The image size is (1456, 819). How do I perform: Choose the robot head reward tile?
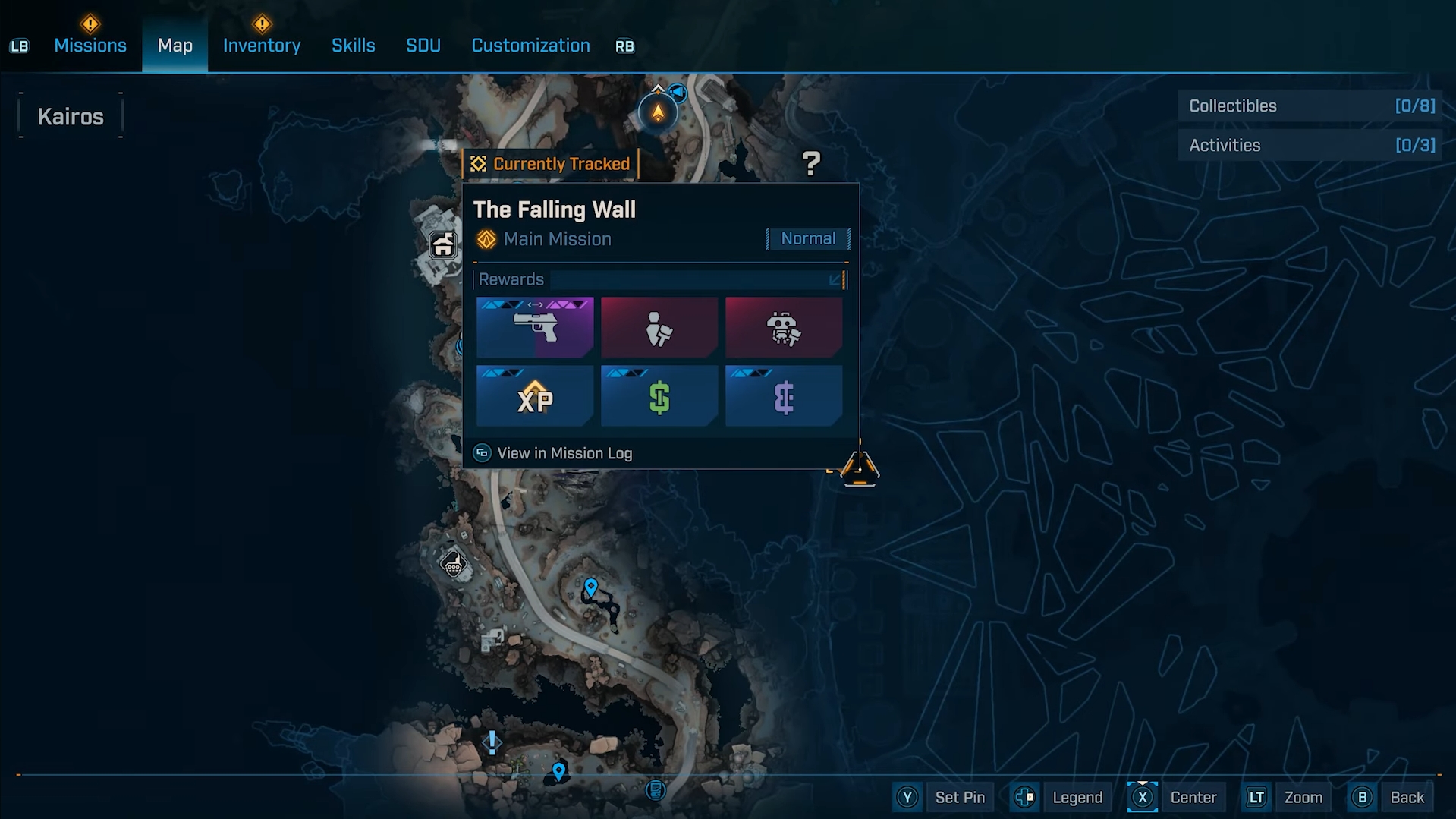click(x=784, y=327)
